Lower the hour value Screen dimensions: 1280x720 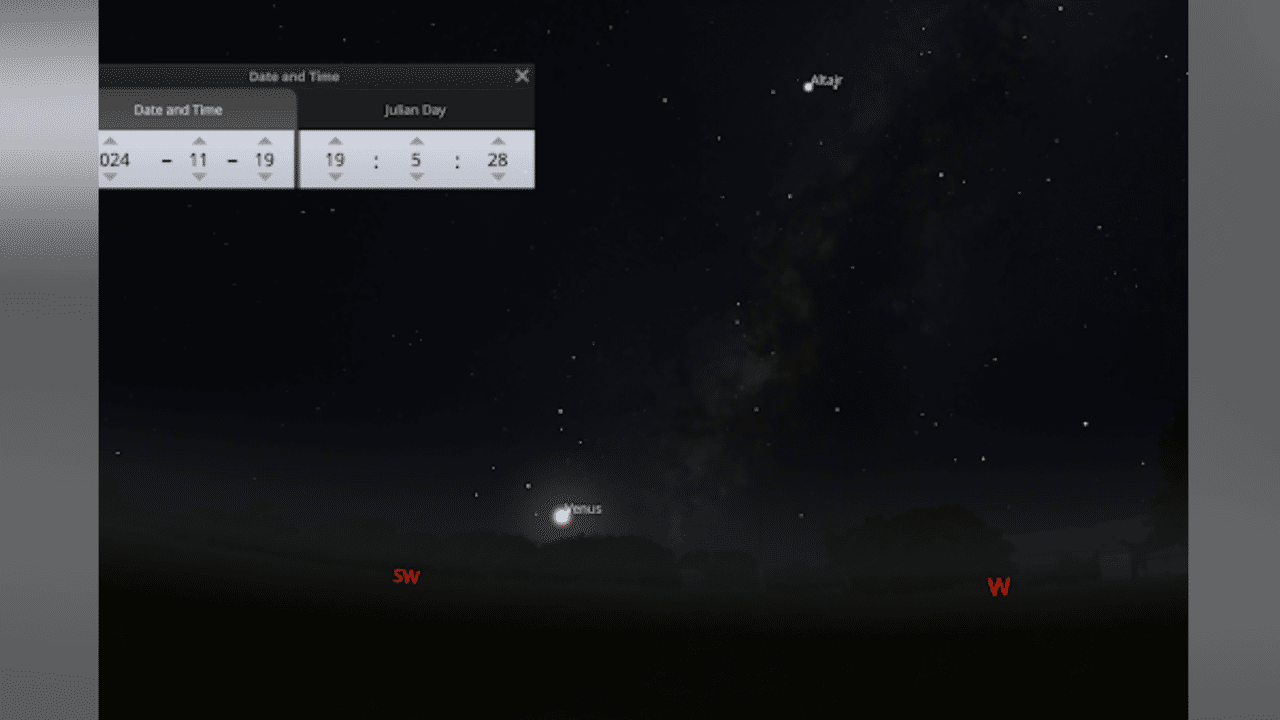point(335,177)
